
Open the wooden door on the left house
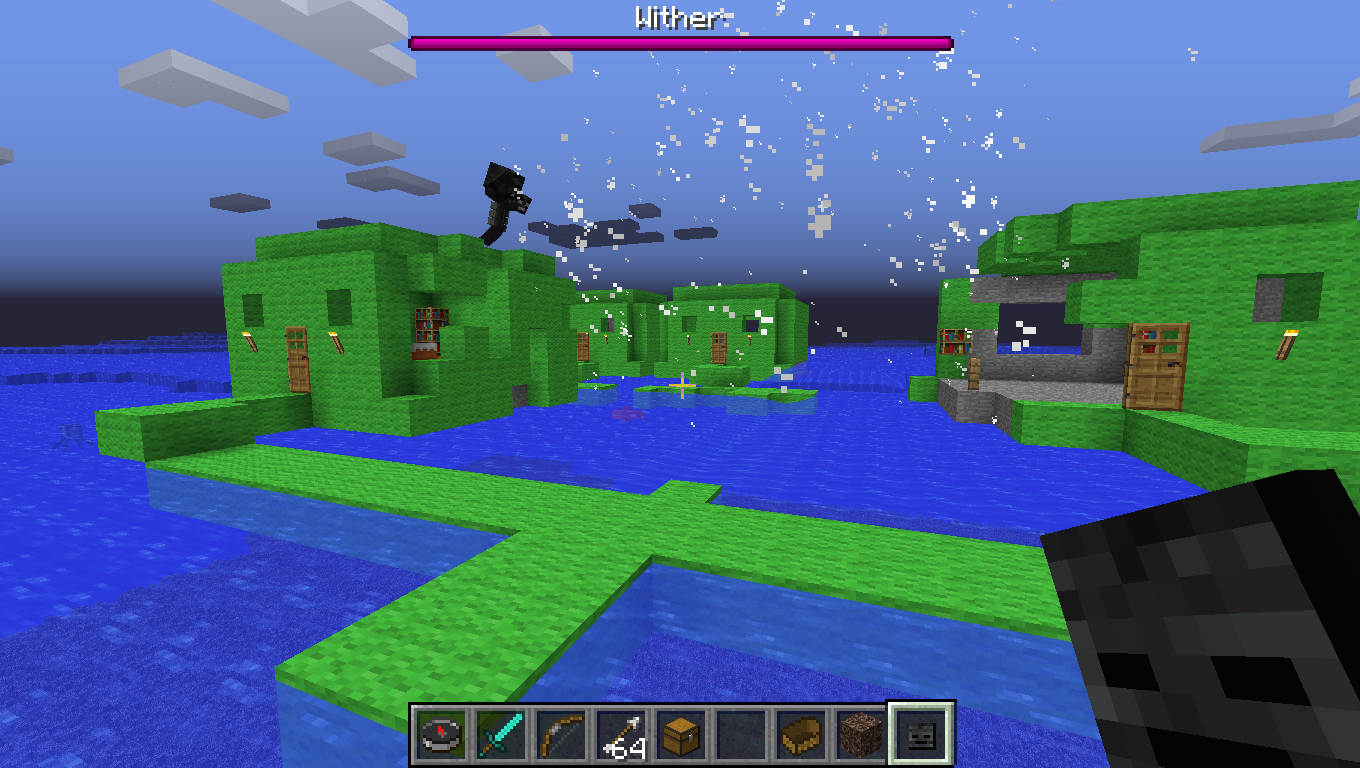298,359
